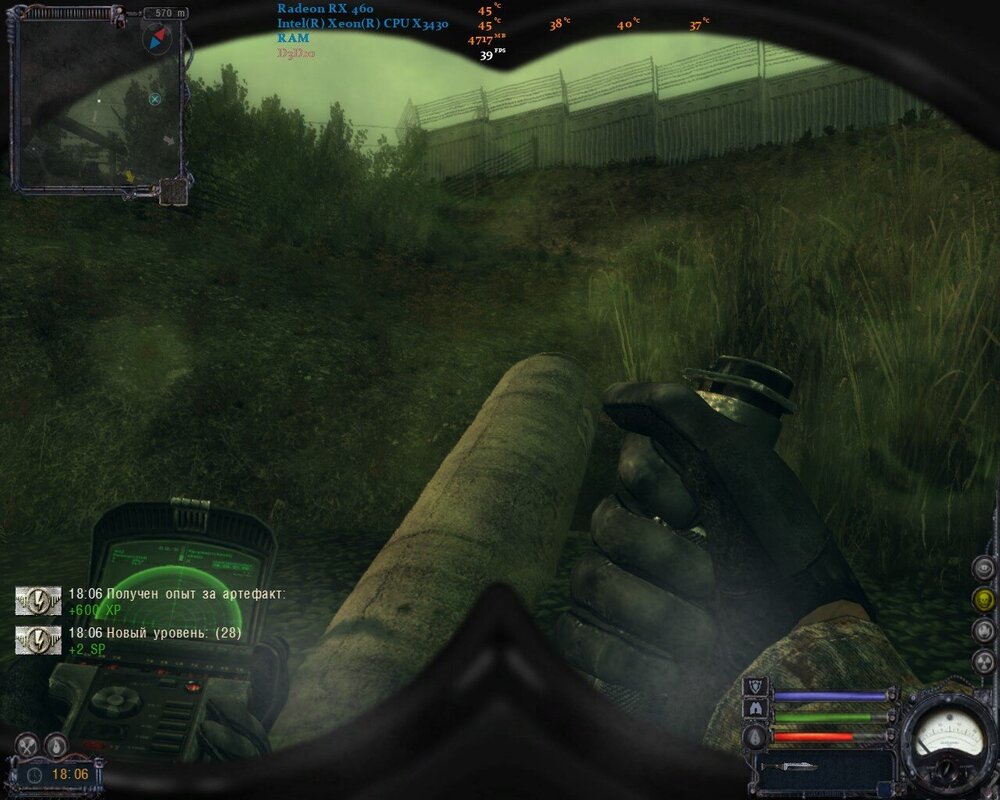Select the red-blue compass on minimap
This screenshot has width=1000, height=800.
click(158, 39)
